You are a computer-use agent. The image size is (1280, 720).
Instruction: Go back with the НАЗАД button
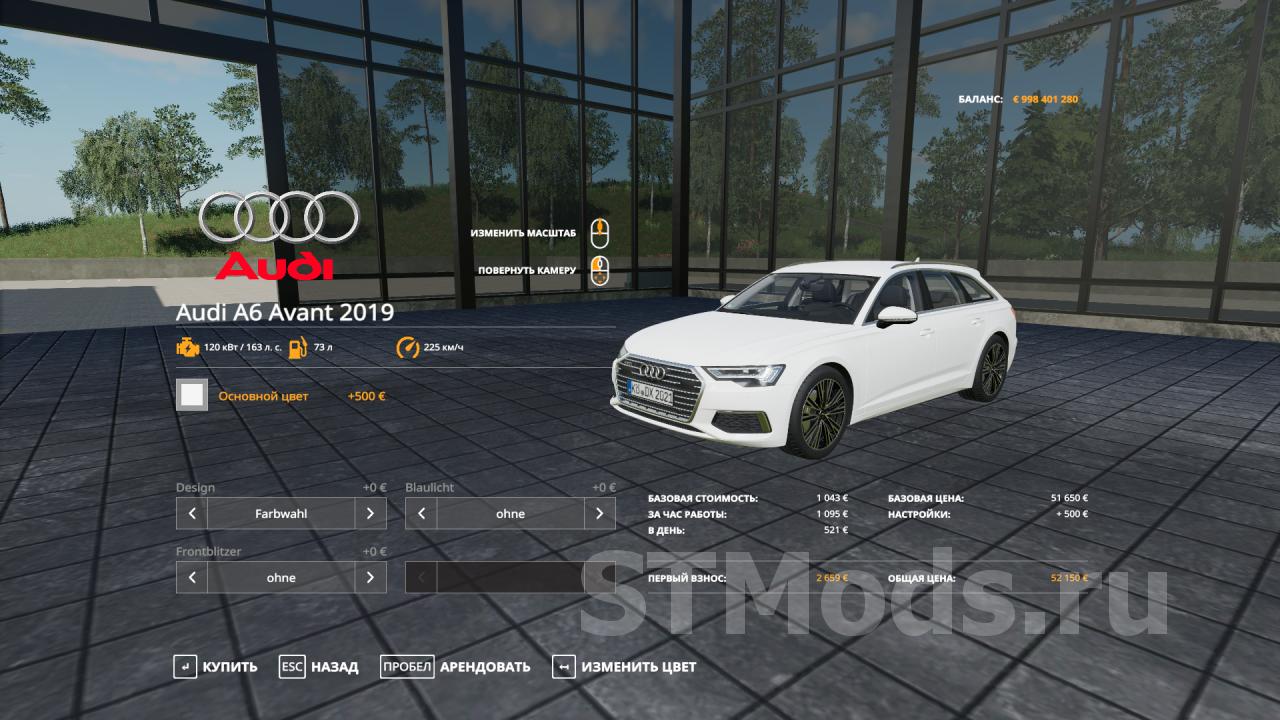319,667
